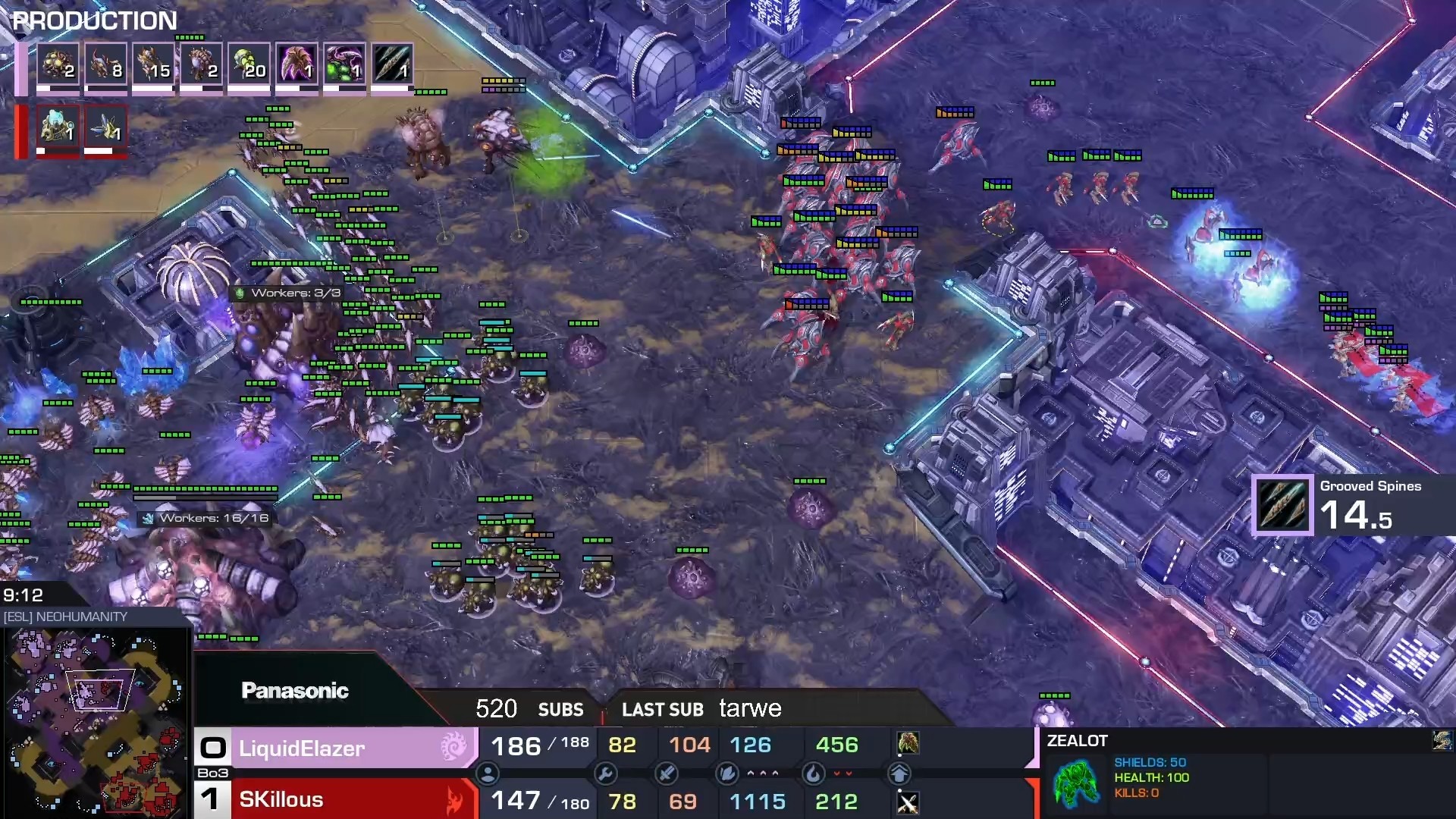This screenshot has height=819, width=1456.
Task: Click the worker count person icon
Action: (488, 773)
